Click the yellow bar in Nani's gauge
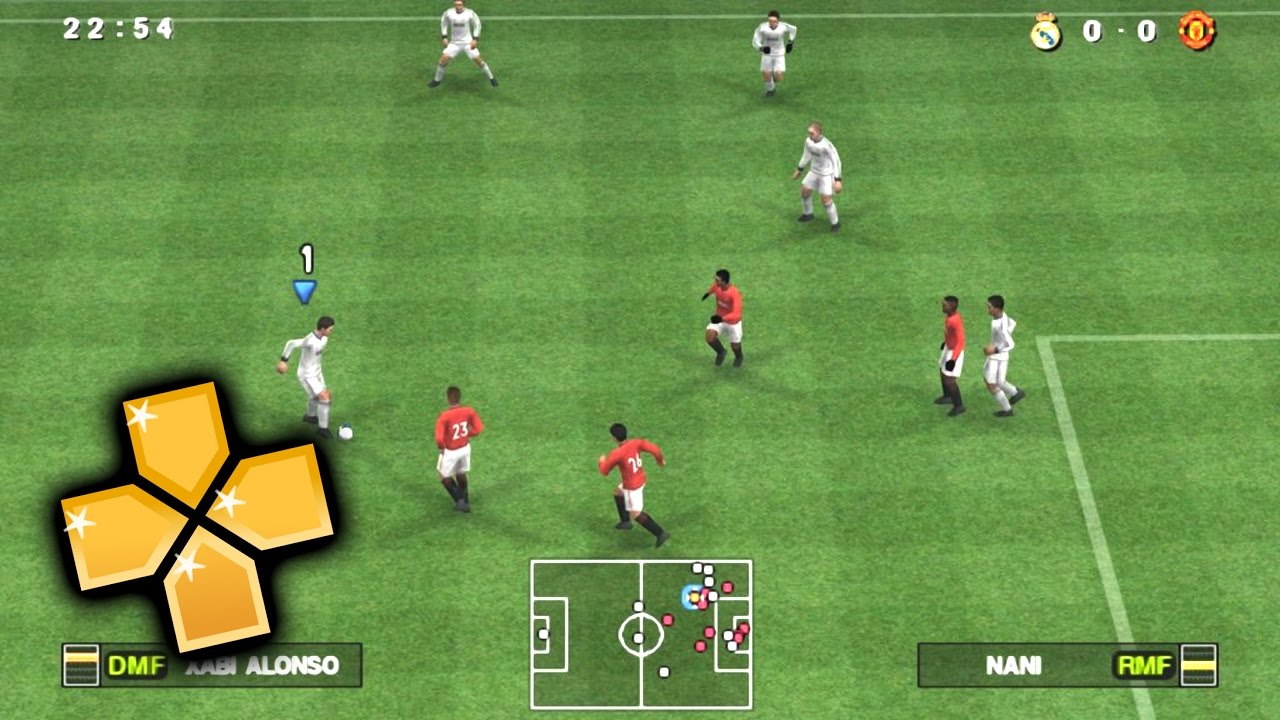Image resolution: width=1280 pixels, height=720 pixels. click(x=1200, y=665)
